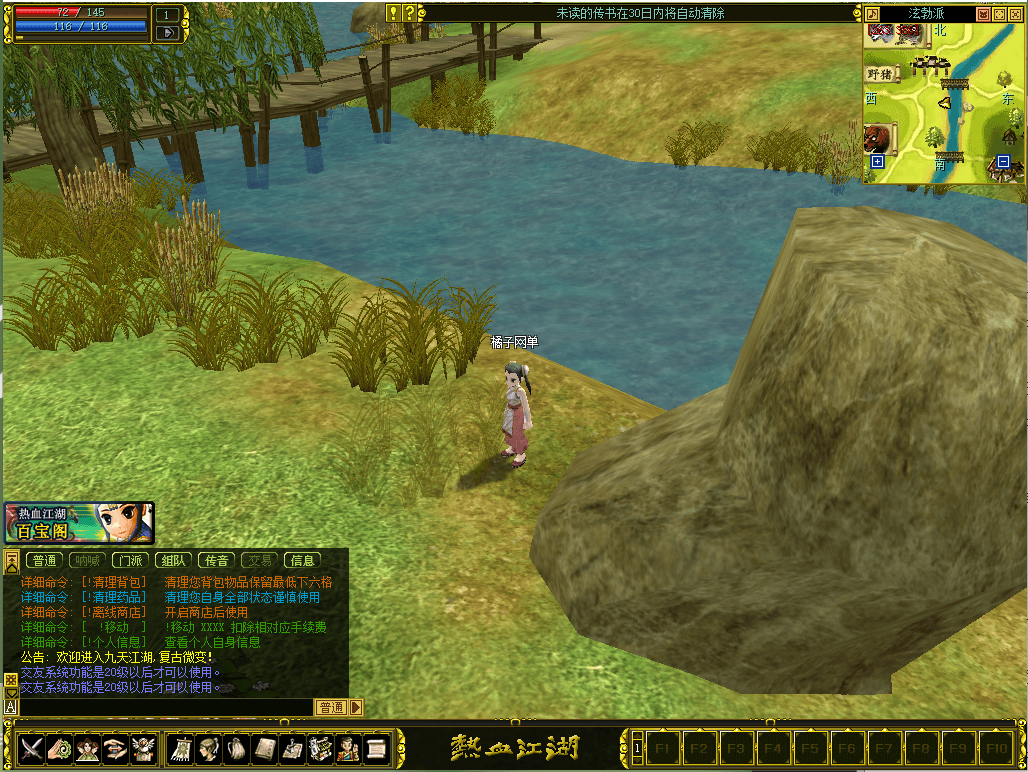The height and width of the screenshot is (772, 1028).
Task: Click the crossed swords icon in toolbar
Action: tap(32, 748)
